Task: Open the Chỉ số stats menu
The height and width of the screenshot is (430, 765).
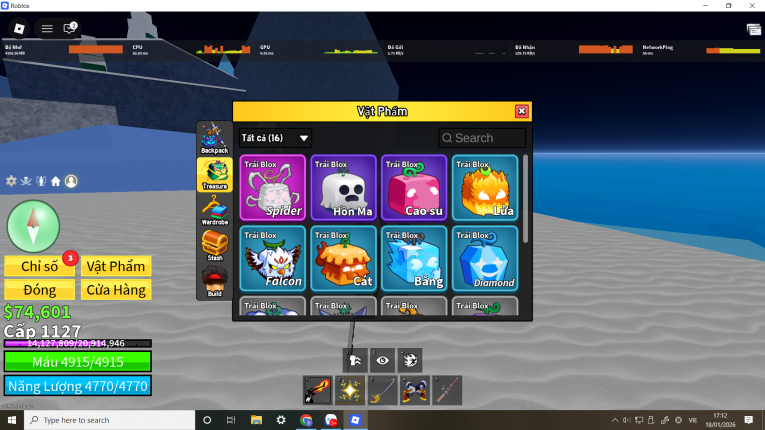Action: (39, 266)
